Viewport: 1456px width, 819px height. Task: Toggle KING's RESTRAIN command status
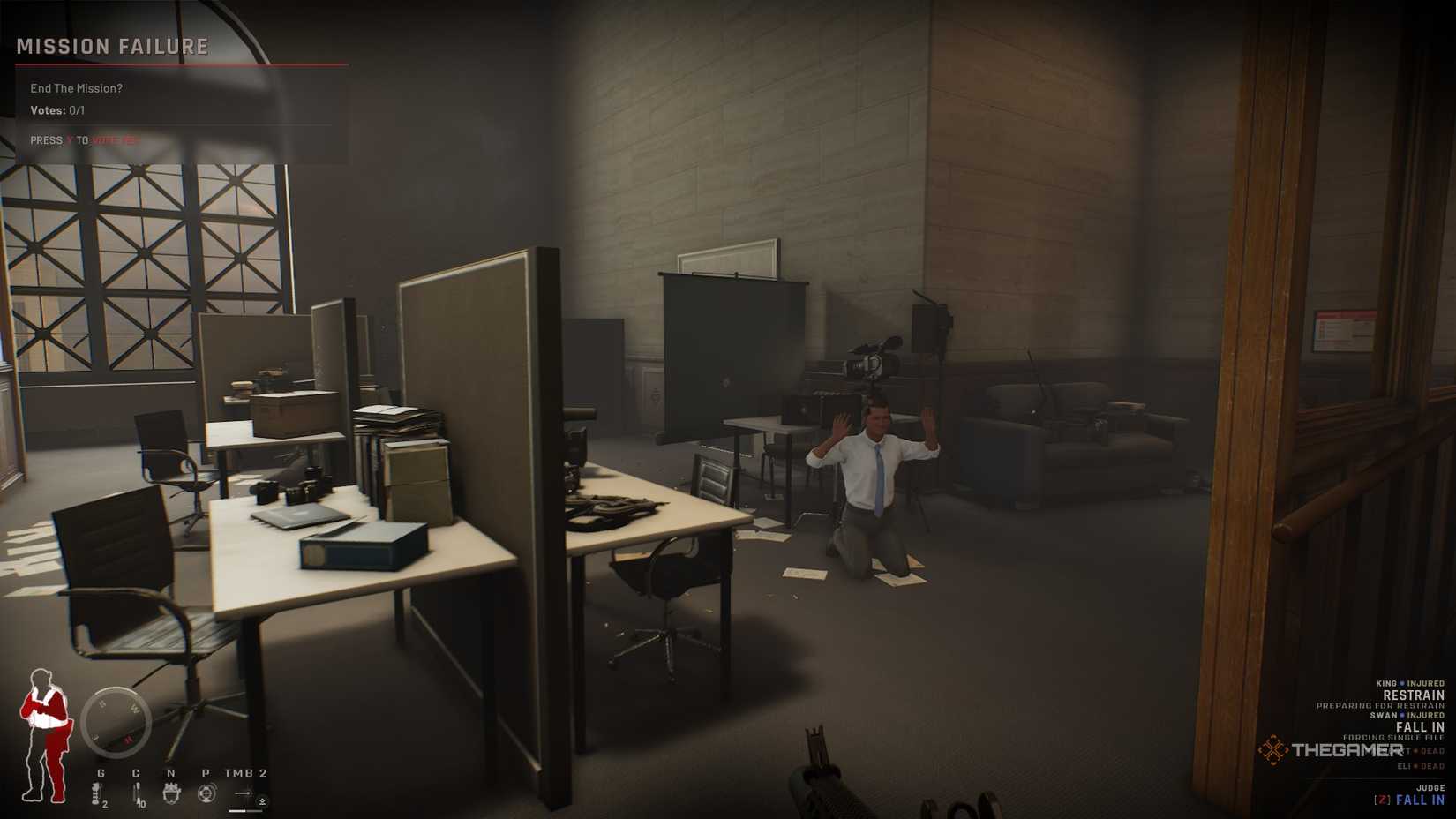tap(1413, 695)
